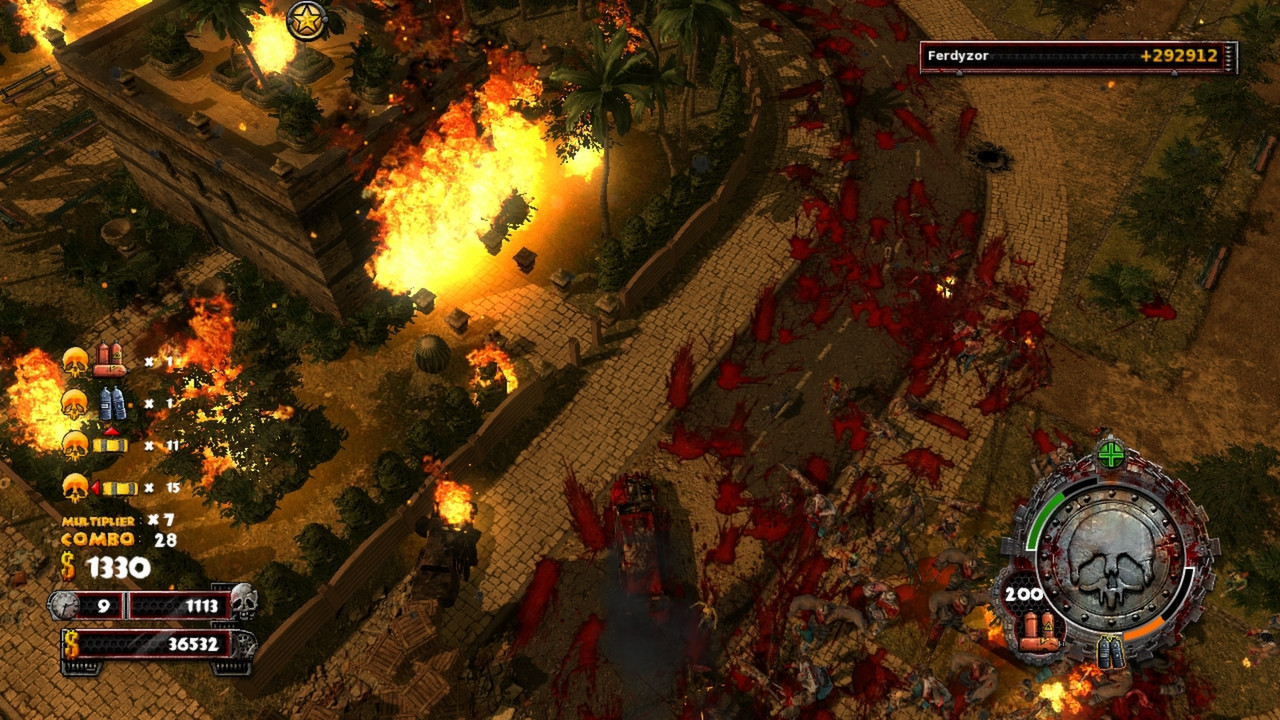Select the dollar sign on the 36532 bar
The width and height of the screenshot is (1280, 720).
pos(70,643)
